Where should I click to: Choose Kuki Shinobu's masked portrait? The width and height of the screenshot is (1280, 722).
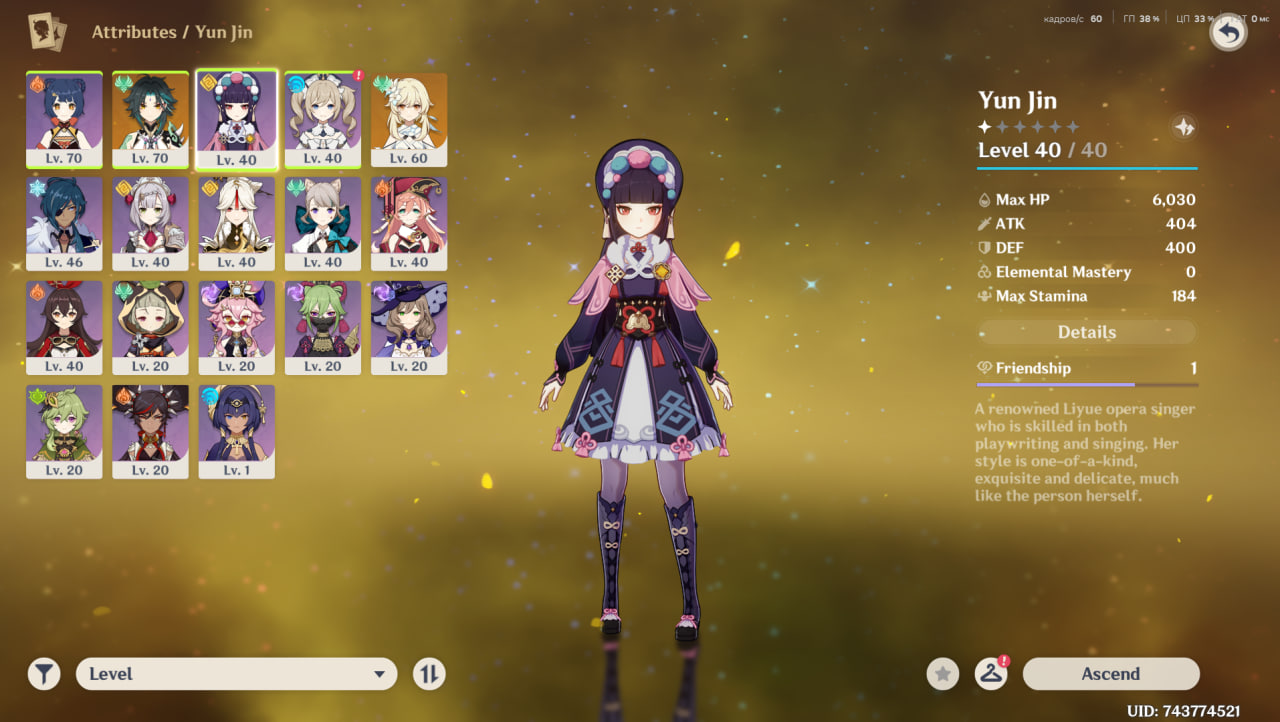(x=323, y=326)
